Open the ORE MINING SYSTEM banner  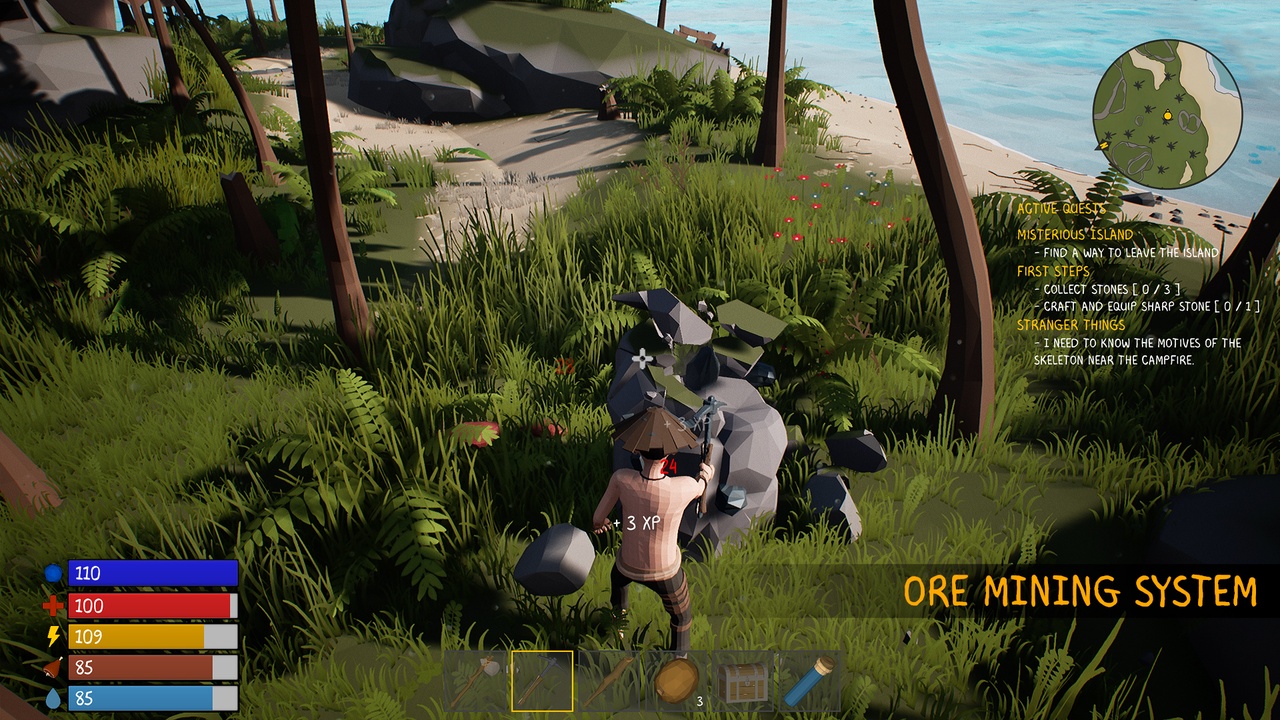(x=1080, y=590)
